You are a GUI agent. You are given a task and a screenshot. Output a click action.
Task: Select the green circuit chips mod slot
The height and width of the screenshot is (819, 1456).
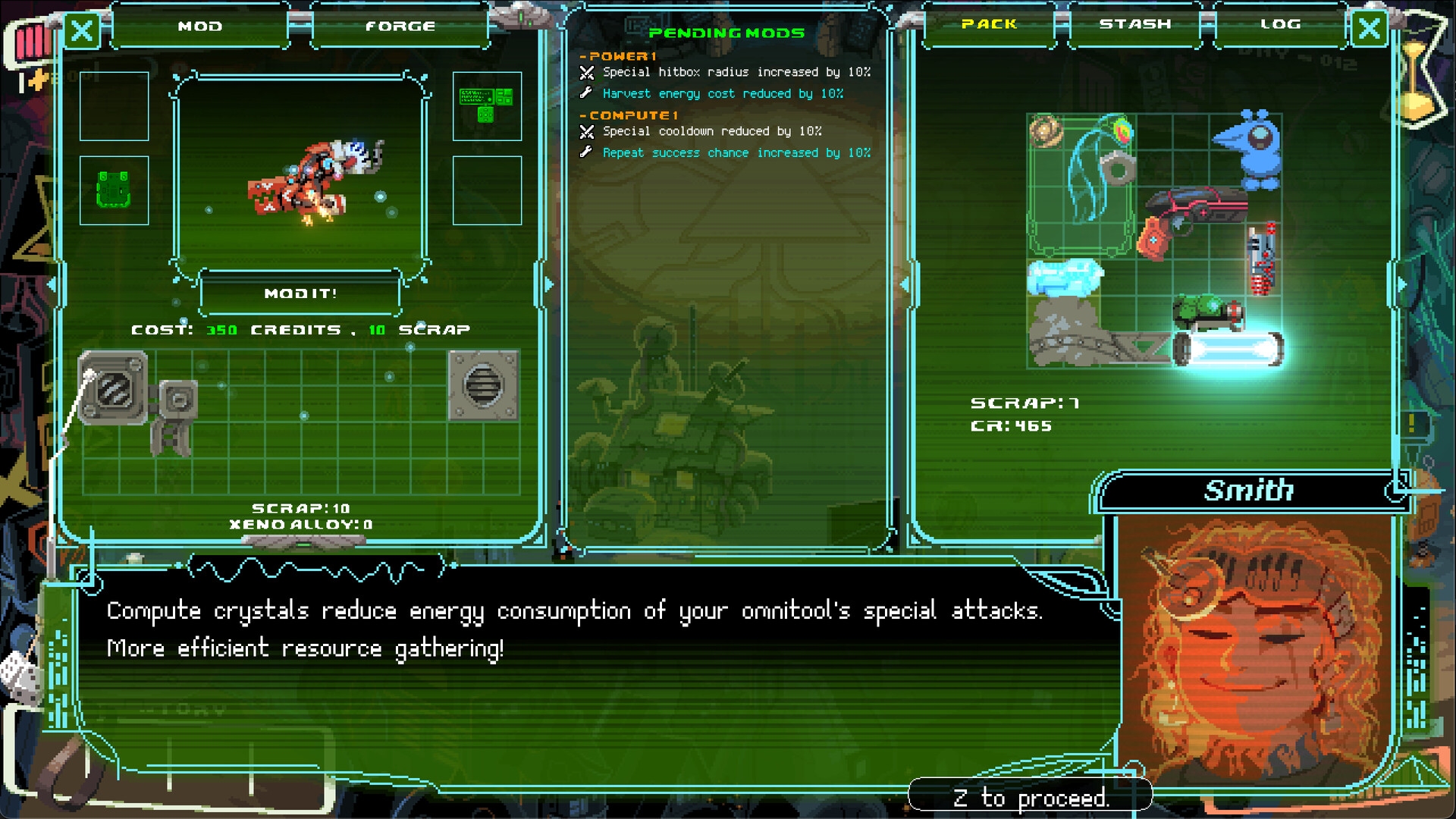[487, 105]
